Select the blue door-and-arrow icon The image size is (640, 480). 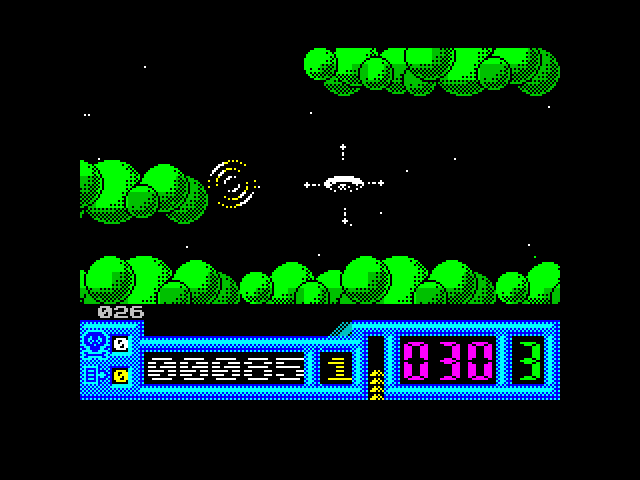96,375
